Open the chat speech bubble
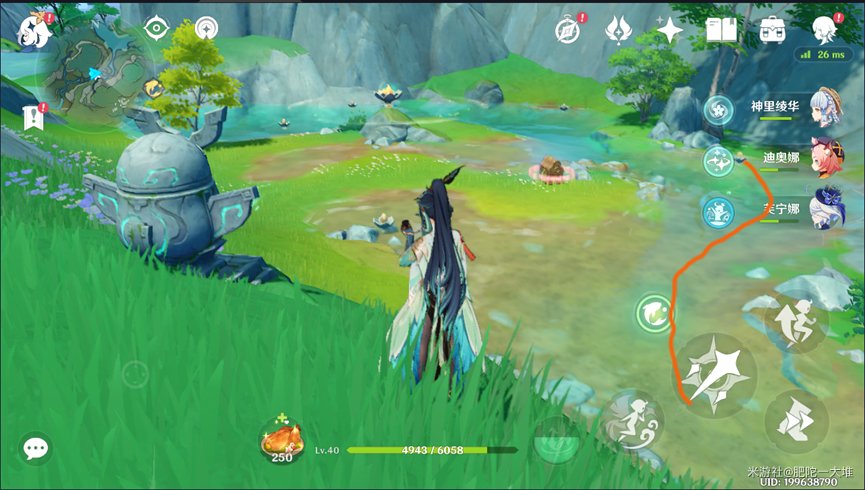Screen dimensions: 865x490 [37, 448]
